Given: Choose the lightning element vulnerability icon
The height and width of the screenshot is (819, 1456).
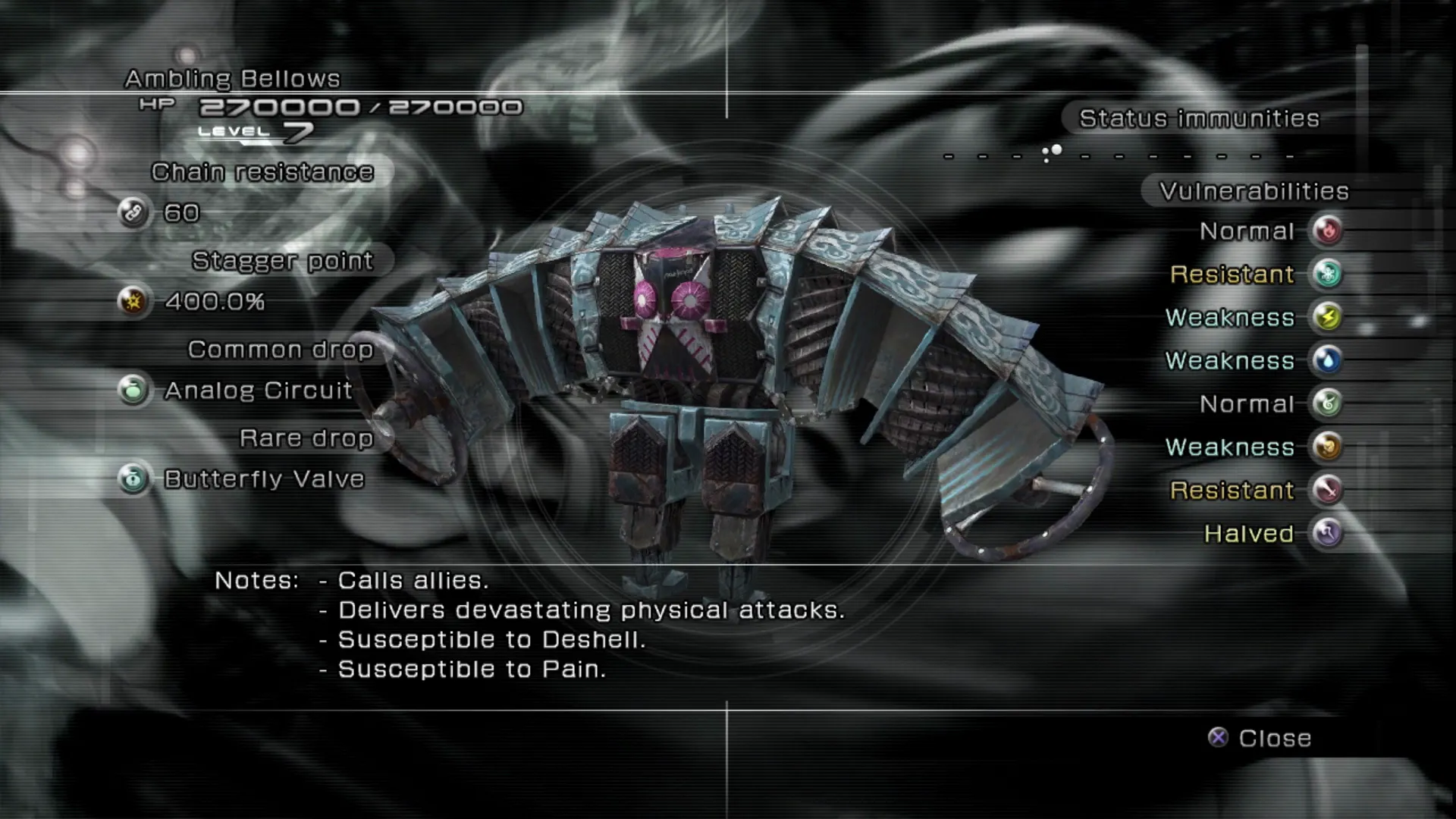Looking at the screenshot, I should [x=1328, y=317].
